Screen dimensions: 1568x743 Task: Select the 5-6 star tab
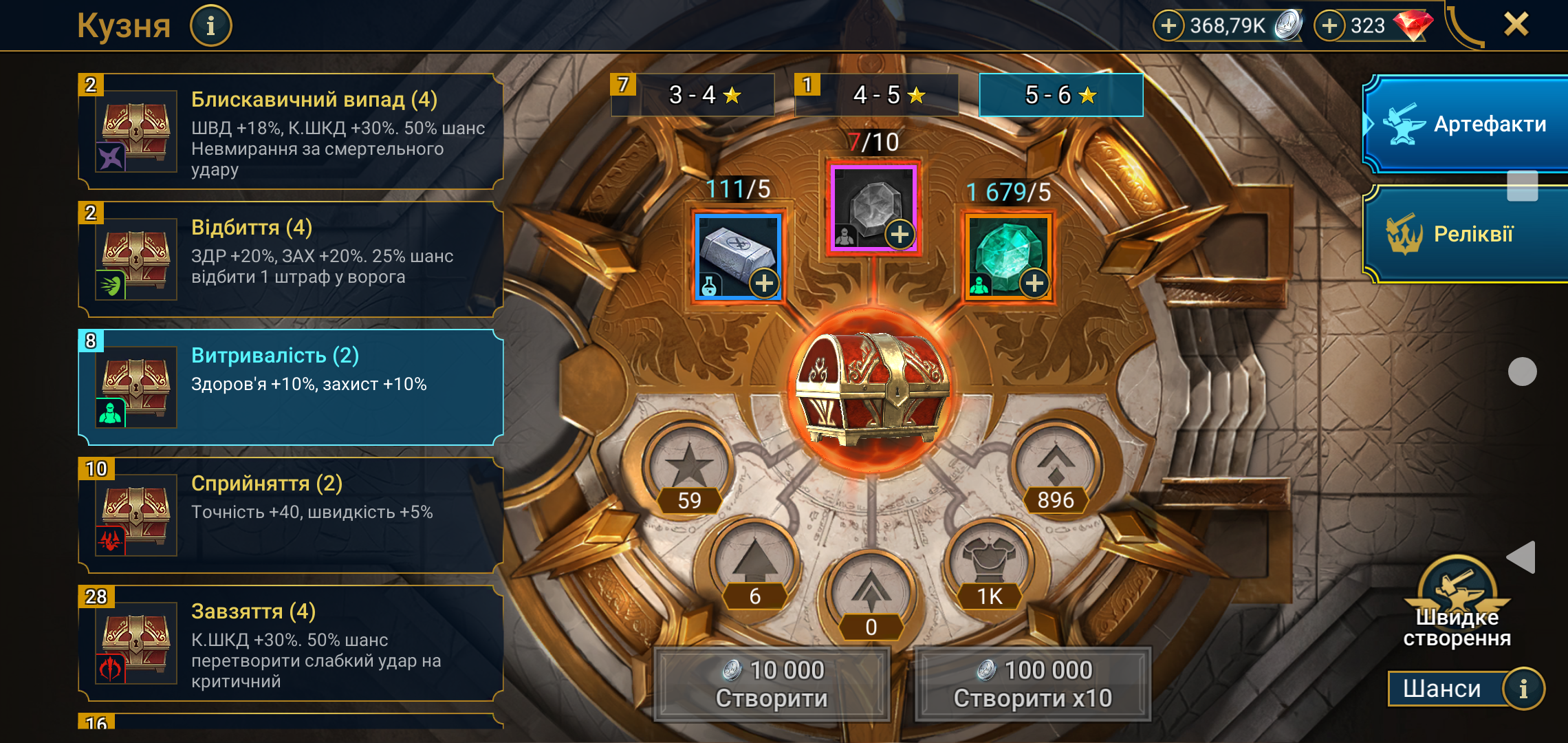tap(1060, 95)
